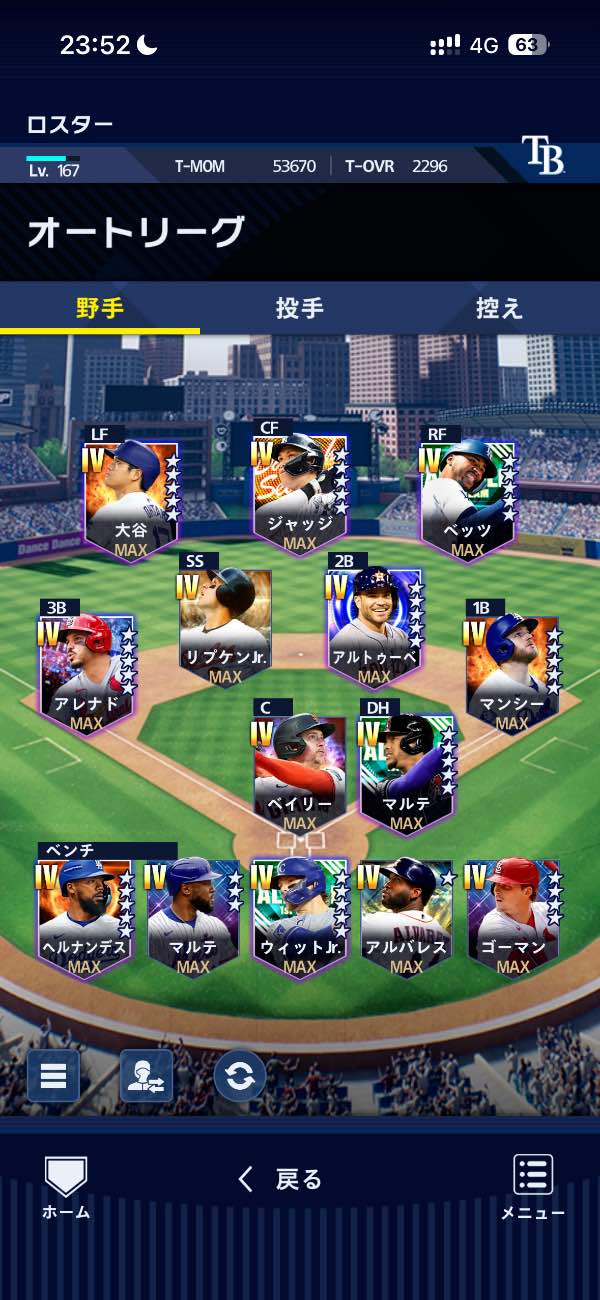Pick the bench ゴーマン card
This screenshot has width=600, height=1300.
pos(513,916)
